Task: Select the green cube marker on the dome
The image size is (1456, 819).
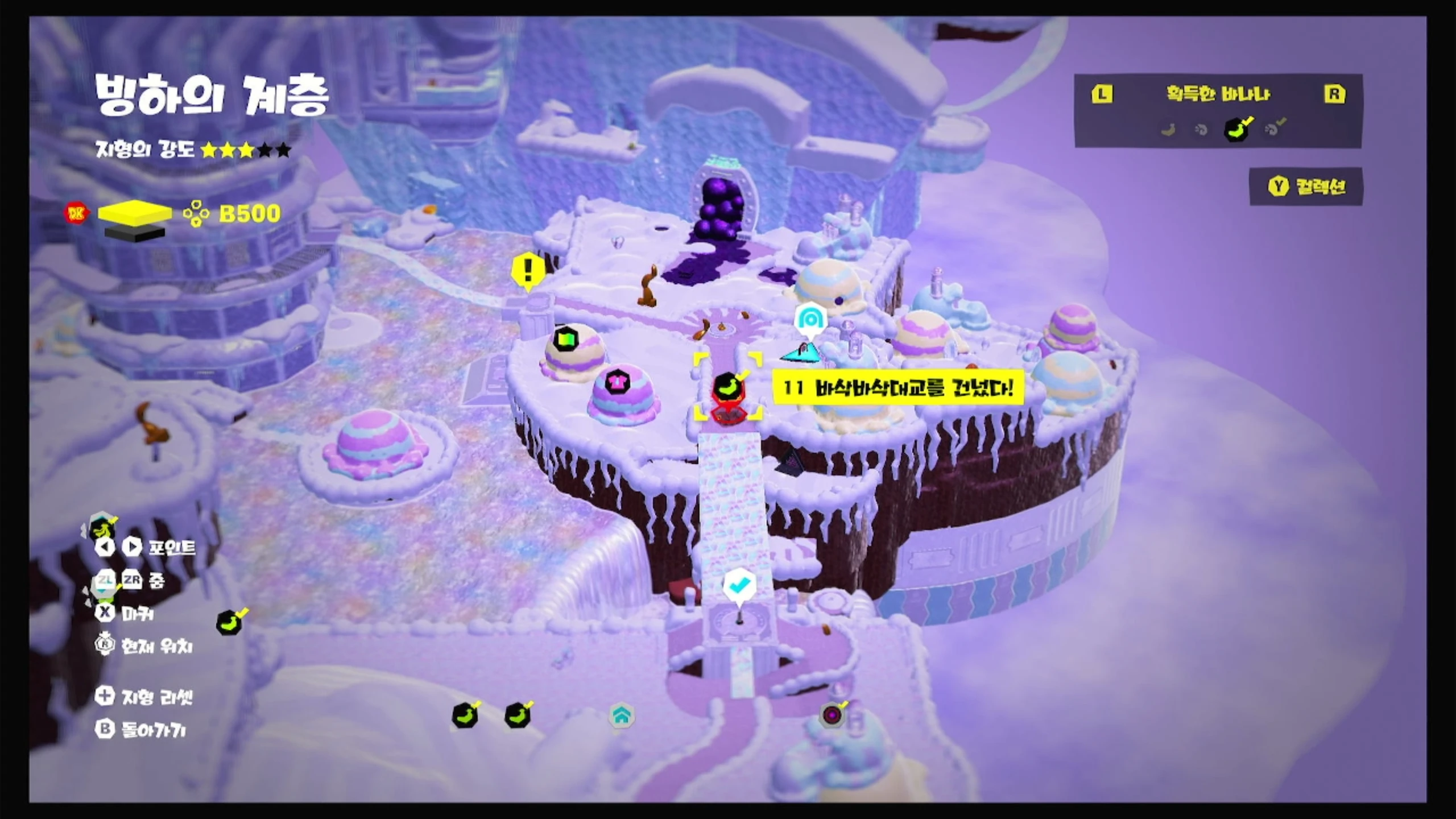Action: click(565, 340)
